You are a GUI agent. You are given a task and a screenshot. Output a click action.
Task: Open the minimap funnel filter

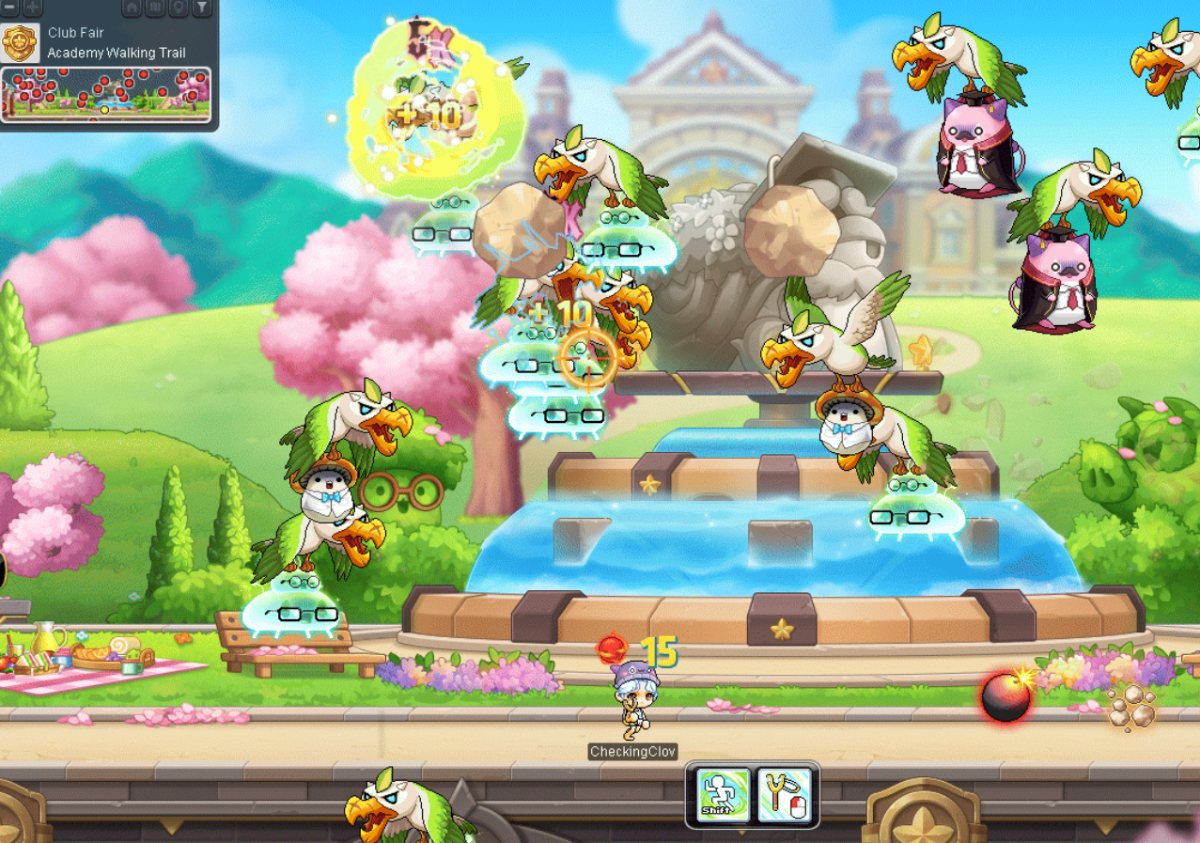click(201, 8)
